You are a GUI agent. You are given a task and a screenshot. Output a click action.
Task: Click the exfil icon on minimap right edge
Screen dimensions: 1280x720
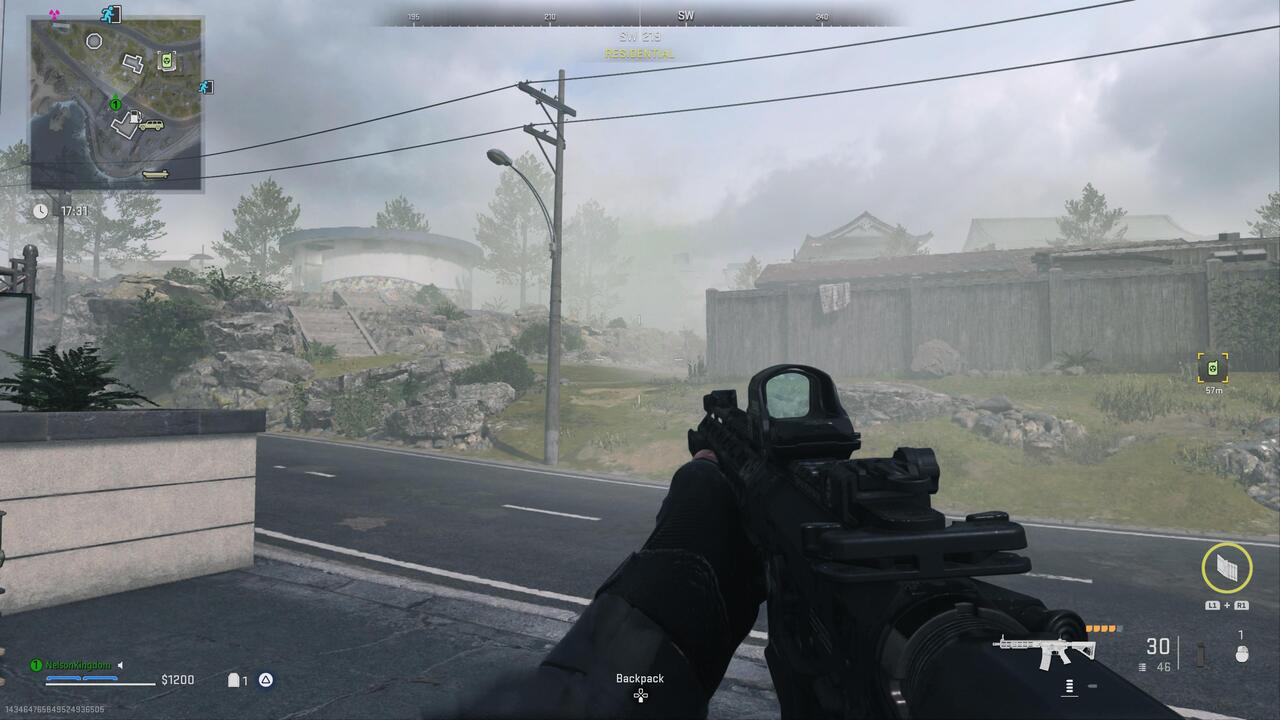tap(206, 88)
